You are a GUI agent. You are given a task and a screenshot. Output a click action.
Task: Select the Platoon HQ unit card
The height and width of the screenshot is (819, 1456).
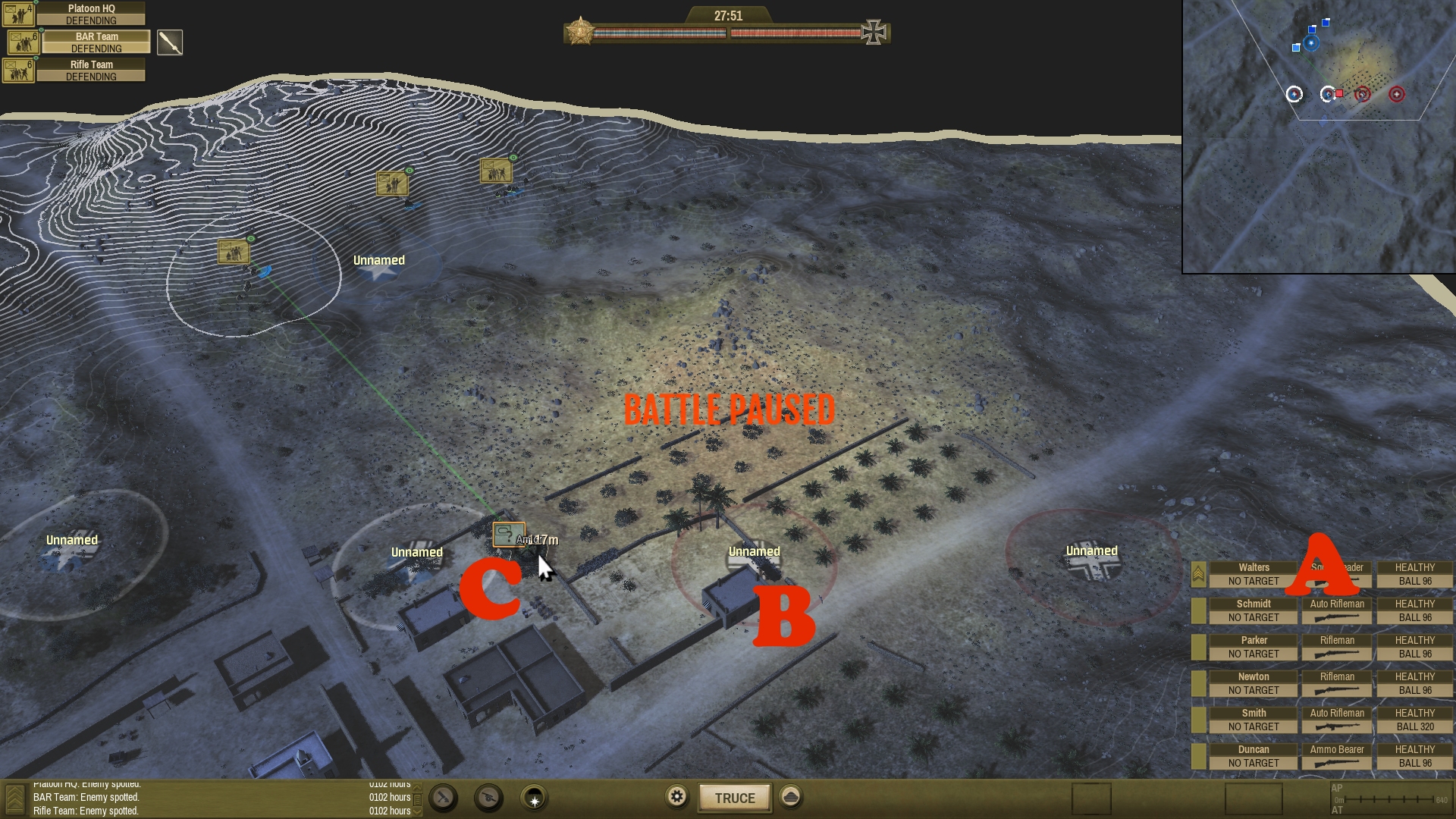pyautogui.click(x=90, y=14)
